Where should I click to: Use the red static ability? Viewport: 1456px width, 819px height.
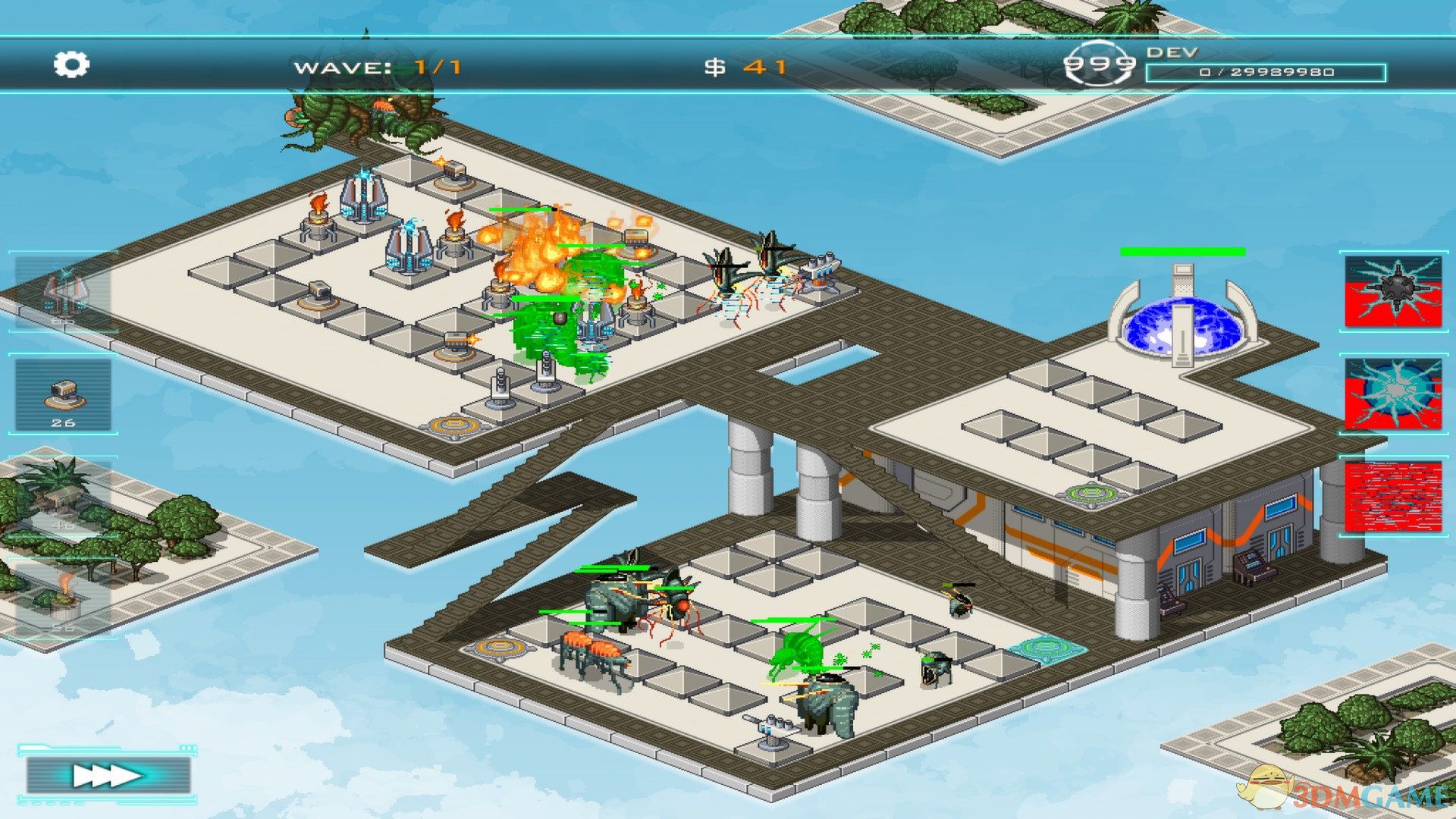tap(1393, 497)
